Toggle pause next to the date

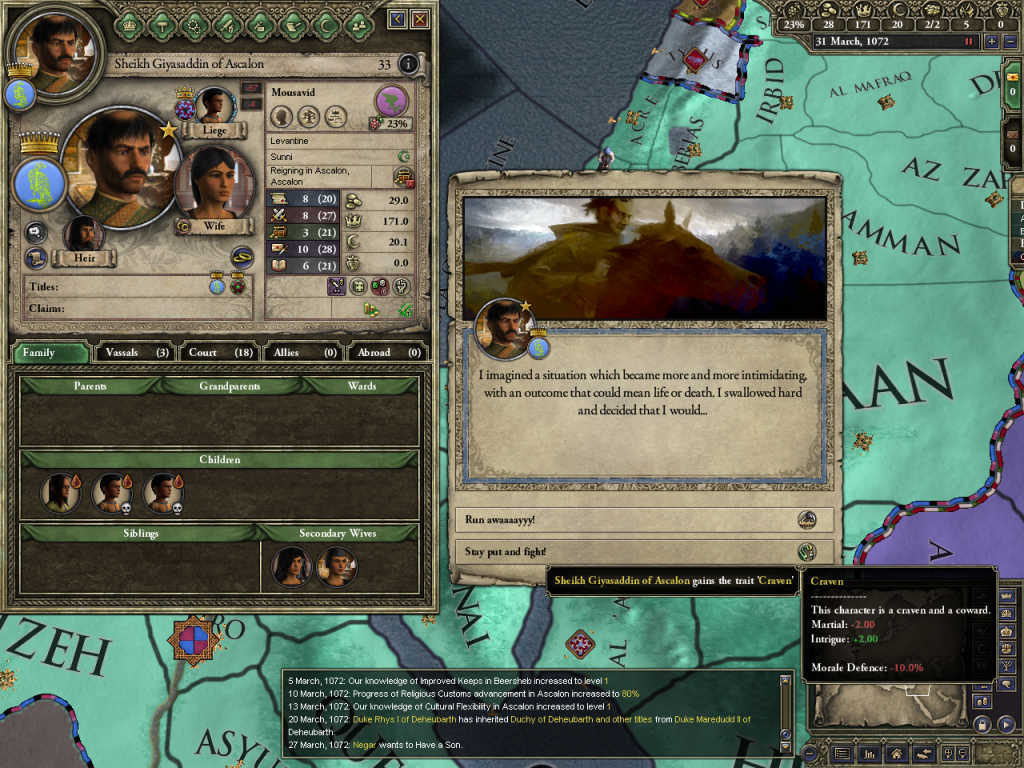tap(968, 42)
